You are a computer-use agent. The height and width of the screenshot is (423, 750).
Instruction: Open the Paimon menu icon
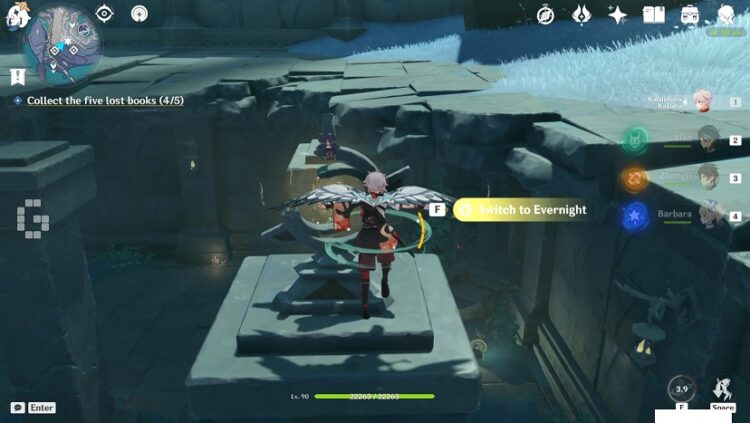click(14, 14)
